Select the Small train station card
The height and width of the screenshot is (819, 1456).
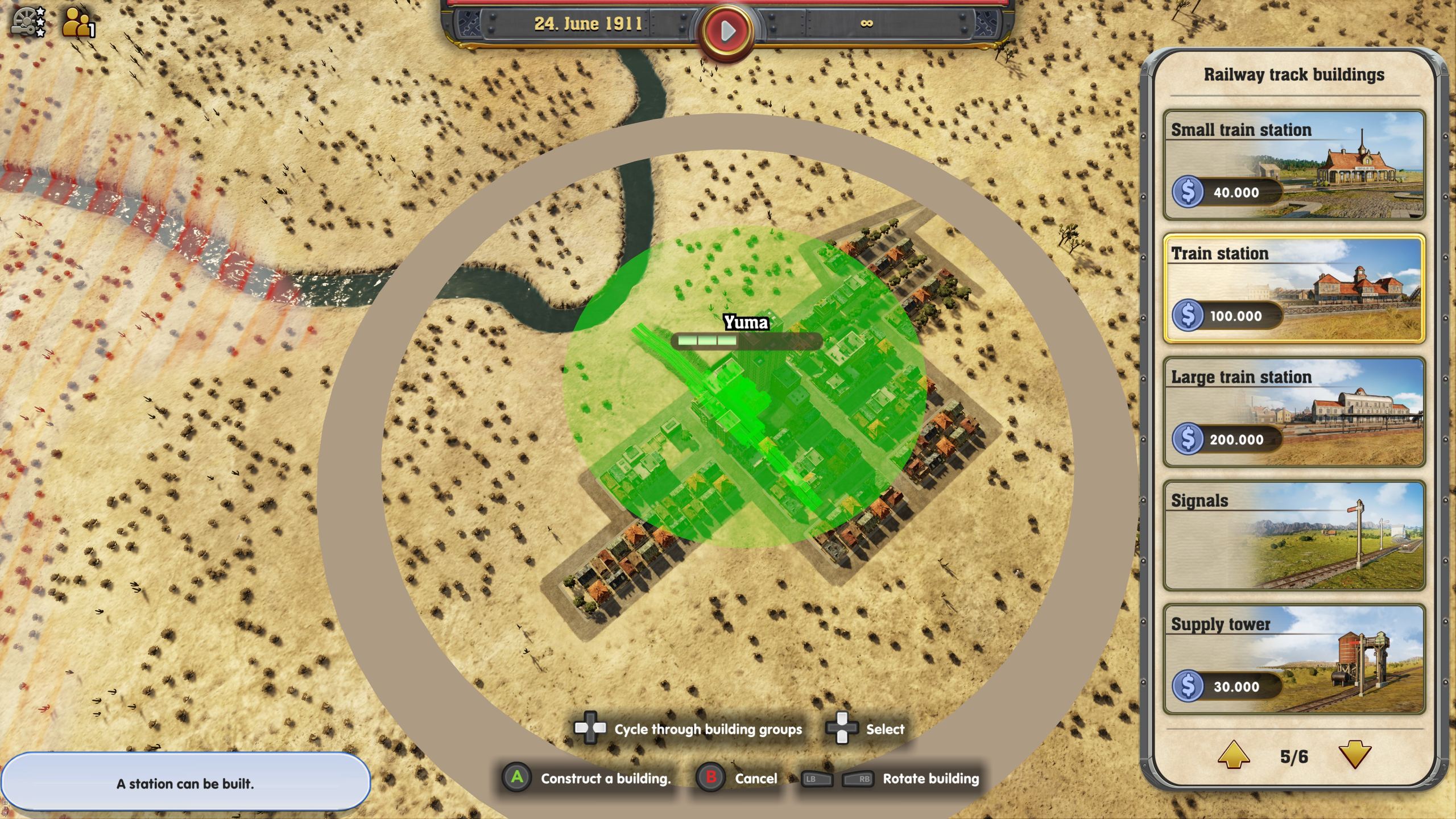(1297, 165)
